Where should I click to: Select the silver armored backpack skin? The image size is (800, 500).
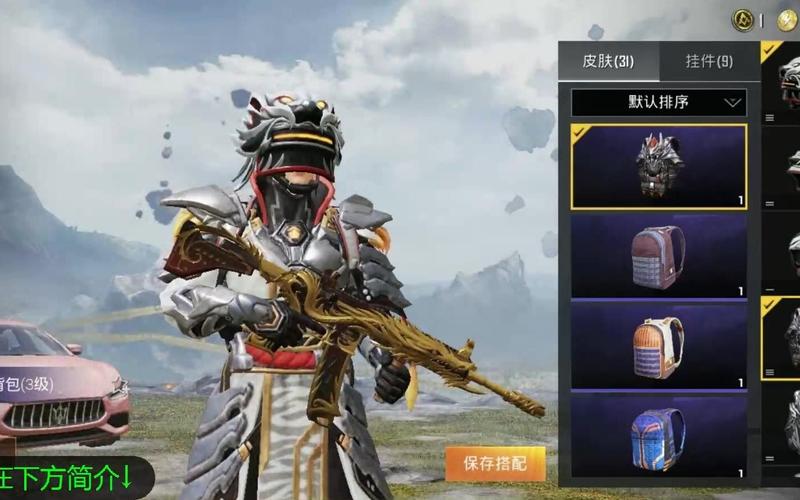click(659, 166)
